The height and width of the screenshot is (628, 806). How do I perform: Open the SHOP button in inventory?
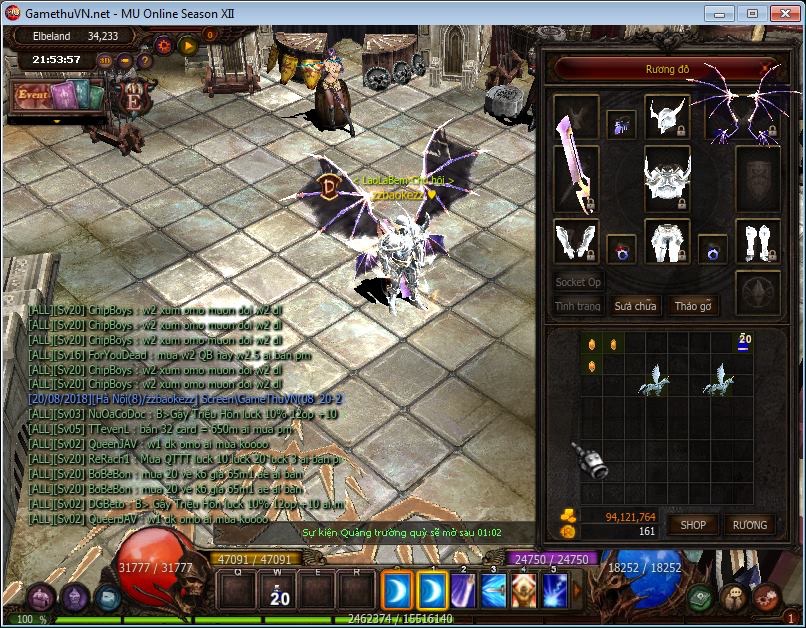point(693,525)
